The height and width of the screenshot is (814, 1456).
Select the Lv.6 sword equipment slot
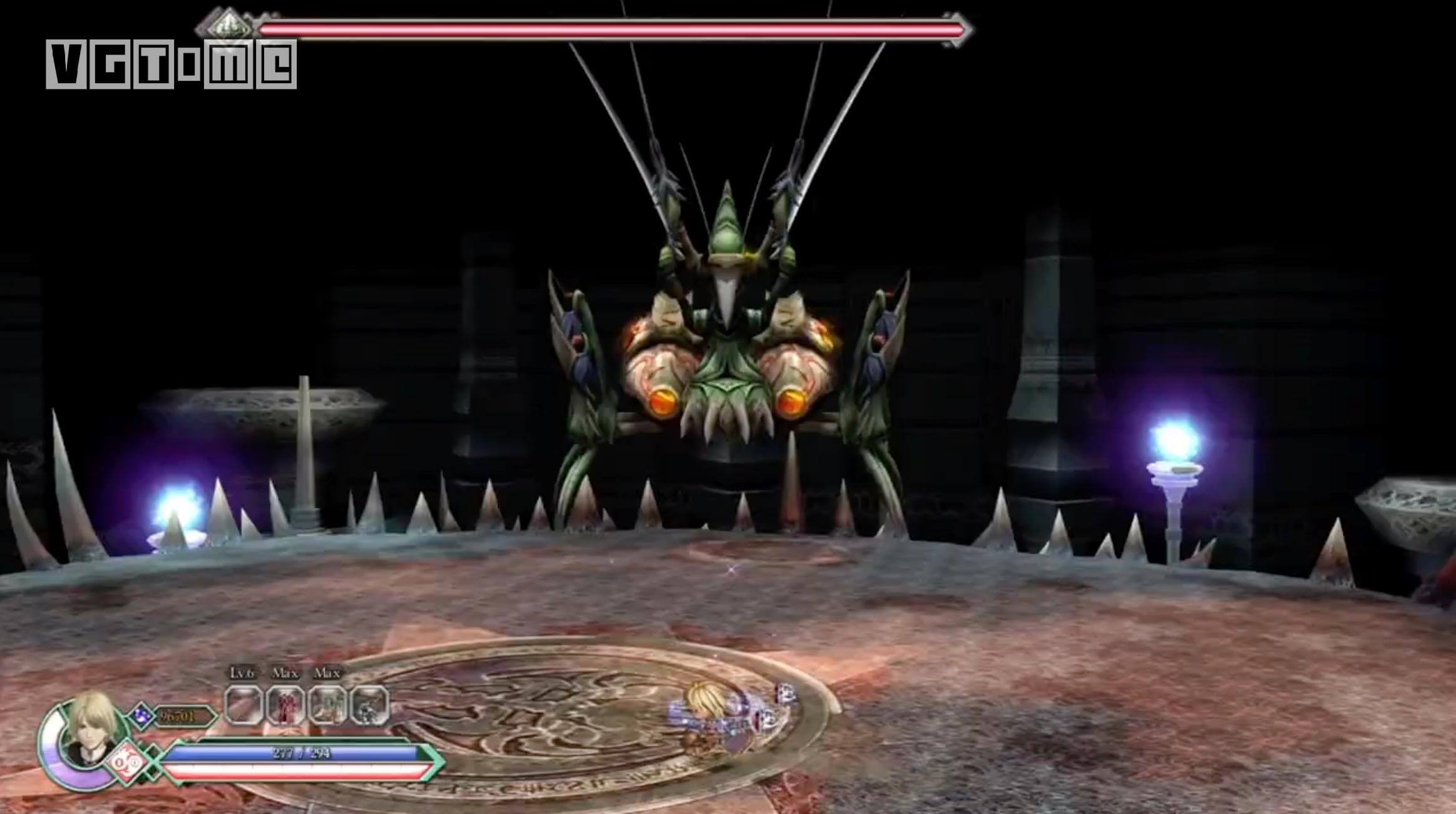[x=243, y=705]
